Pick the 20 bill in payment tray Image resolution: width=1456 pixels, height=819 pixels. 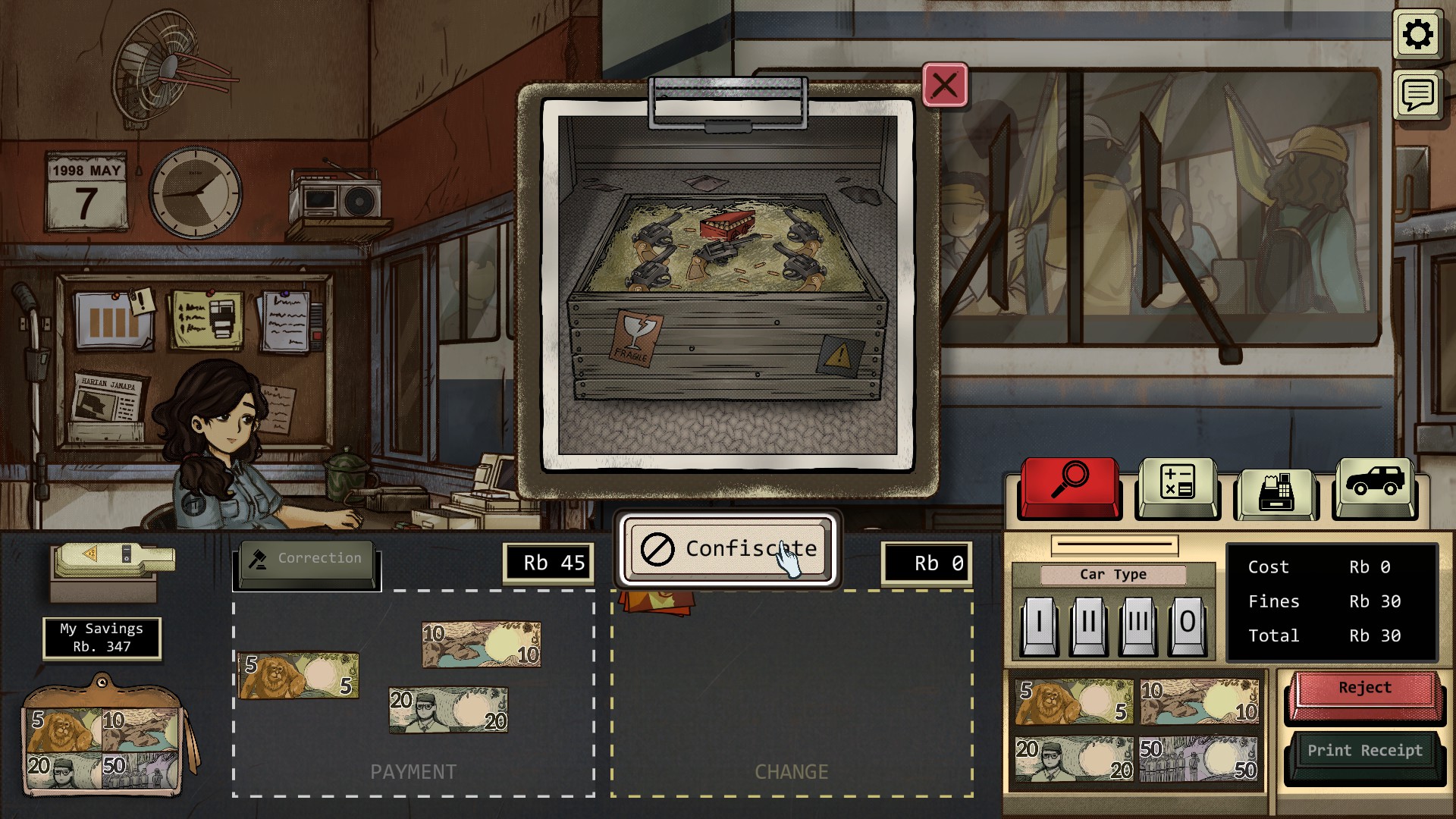point(448,711)
